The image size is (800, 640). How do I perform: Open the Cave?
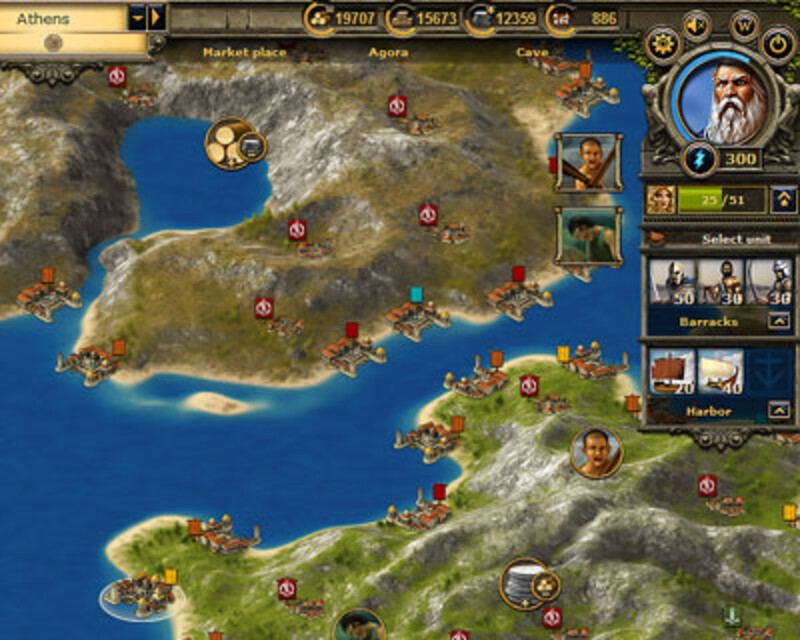coord(532,52)
